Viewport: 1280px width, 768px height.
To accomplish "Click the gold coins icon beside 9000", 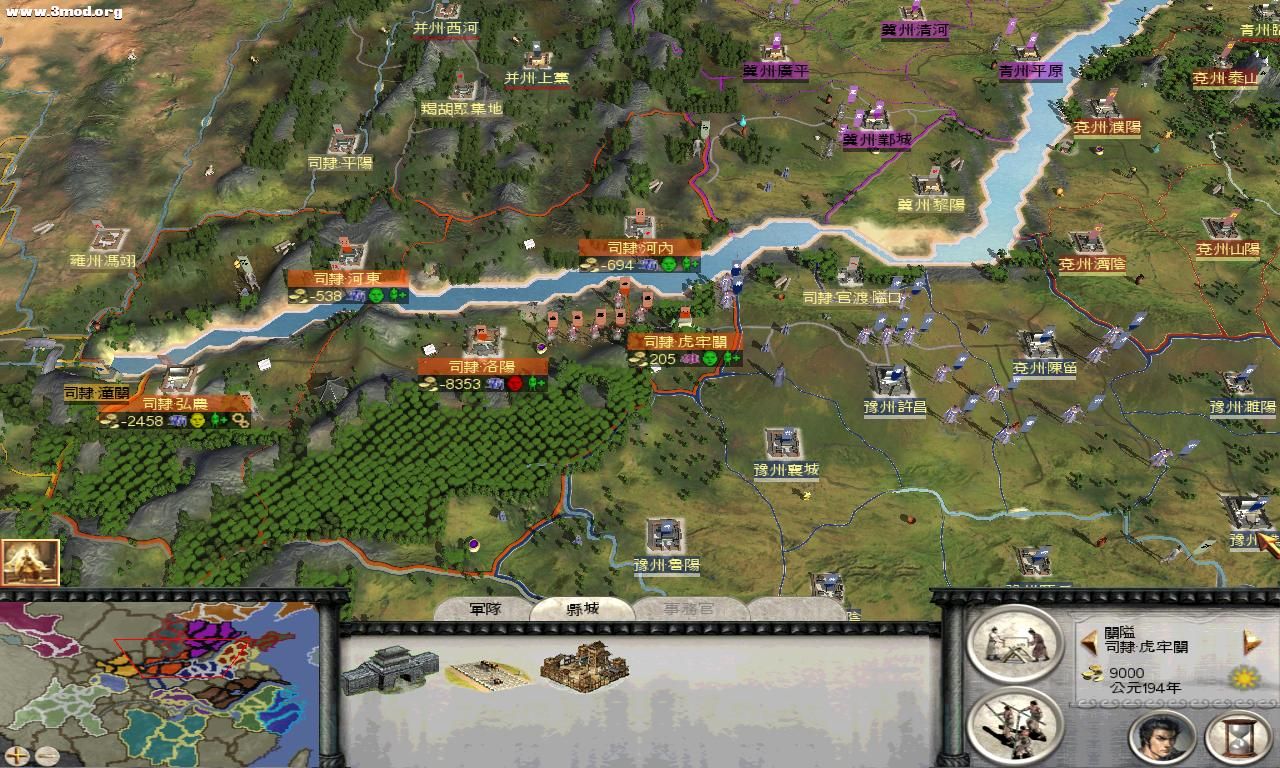I will (x=1090, y=672).
